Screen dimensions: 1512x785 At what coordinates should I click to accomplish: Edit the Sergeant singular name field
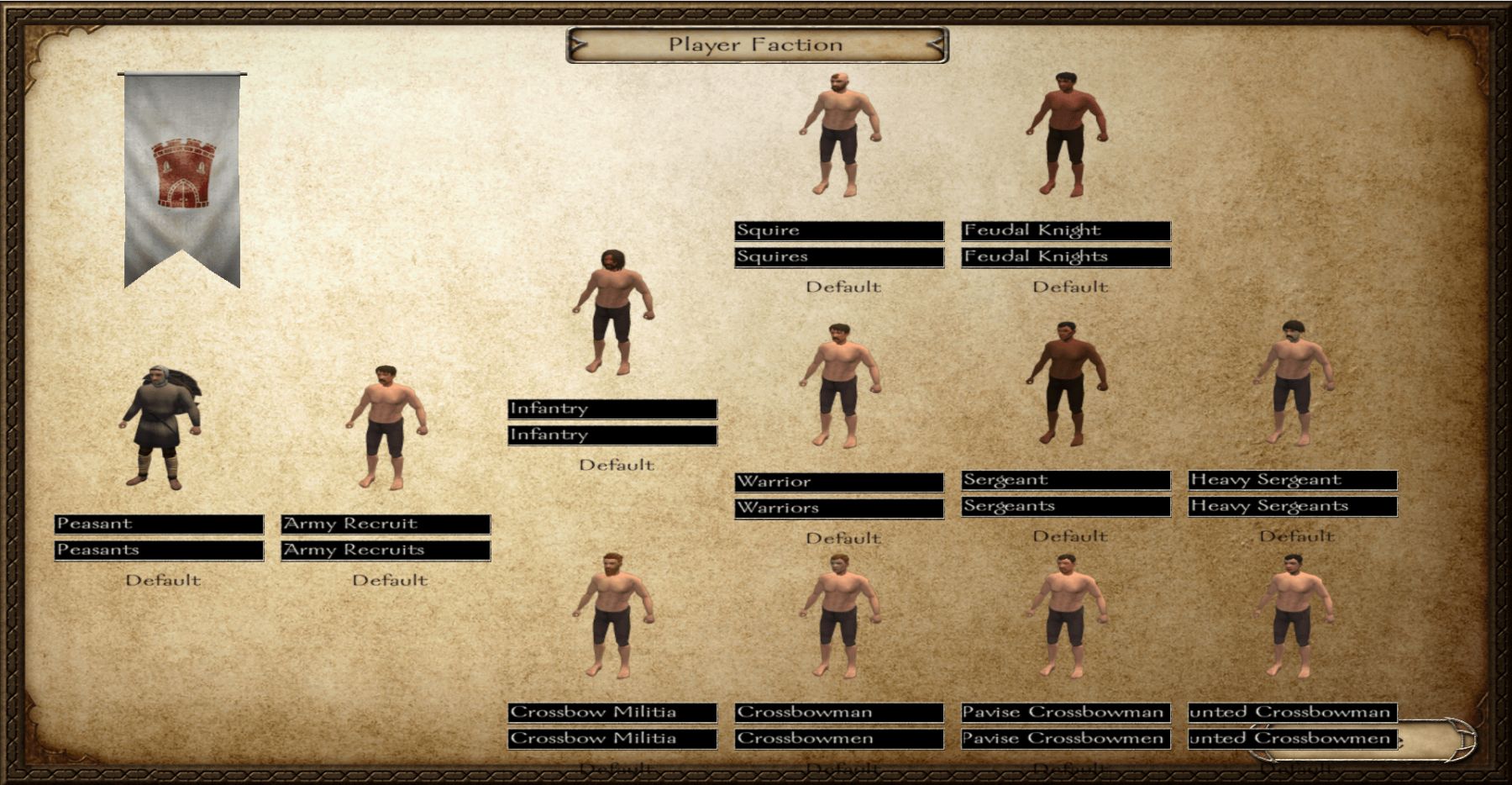click(x=1065, y=481)
